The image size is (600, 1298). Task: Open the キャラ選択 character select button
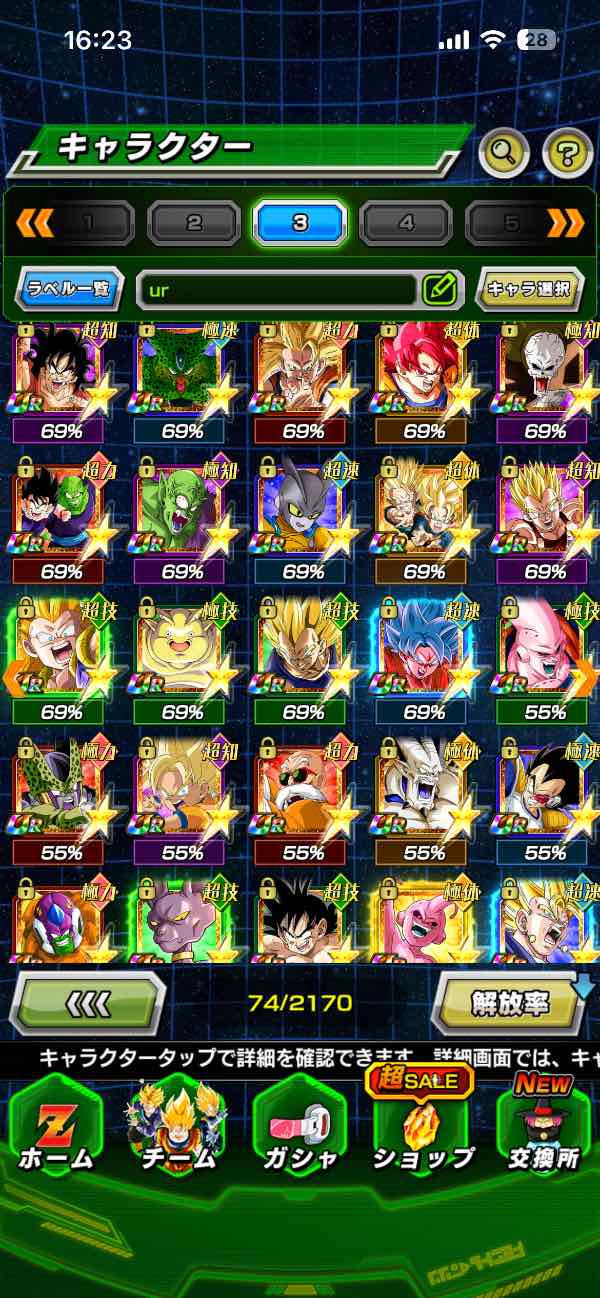[x=529, y=290]
